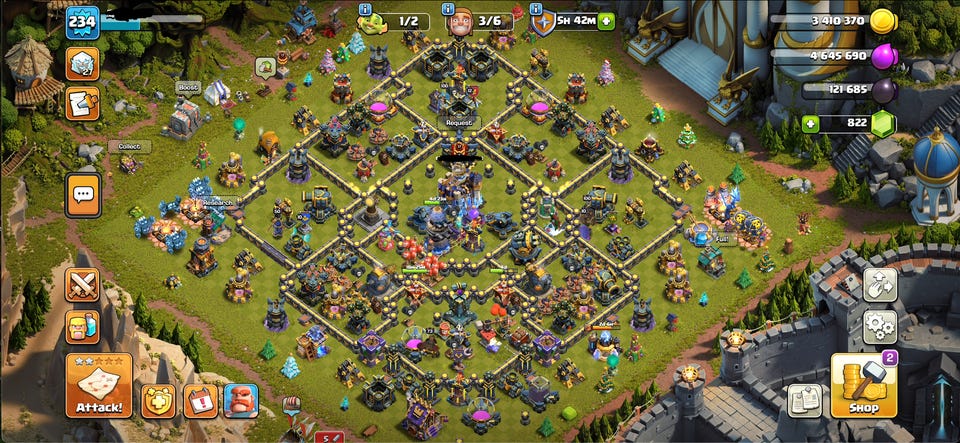This screenshot has height=443, width=960.
Task: Open the settings gears button
Action: (x=880, y=326)
